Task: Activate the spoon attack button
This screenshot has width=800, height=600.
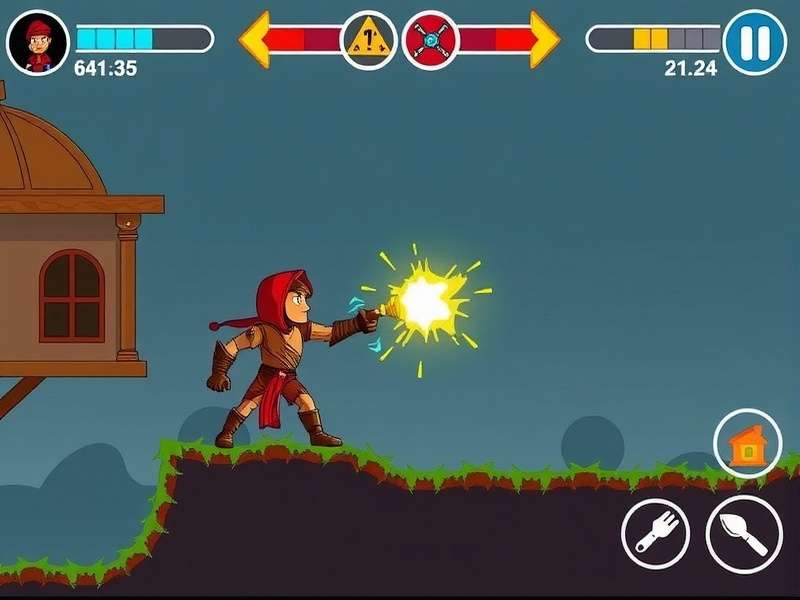Action: 743,533
